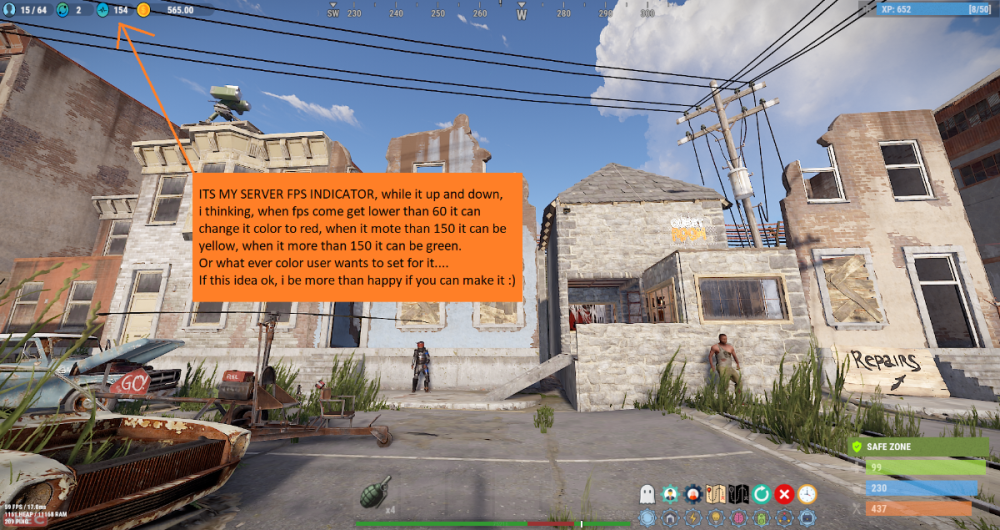Select the briefcase badge icon
Screen dimensions: 1000x530
(807, 518)
